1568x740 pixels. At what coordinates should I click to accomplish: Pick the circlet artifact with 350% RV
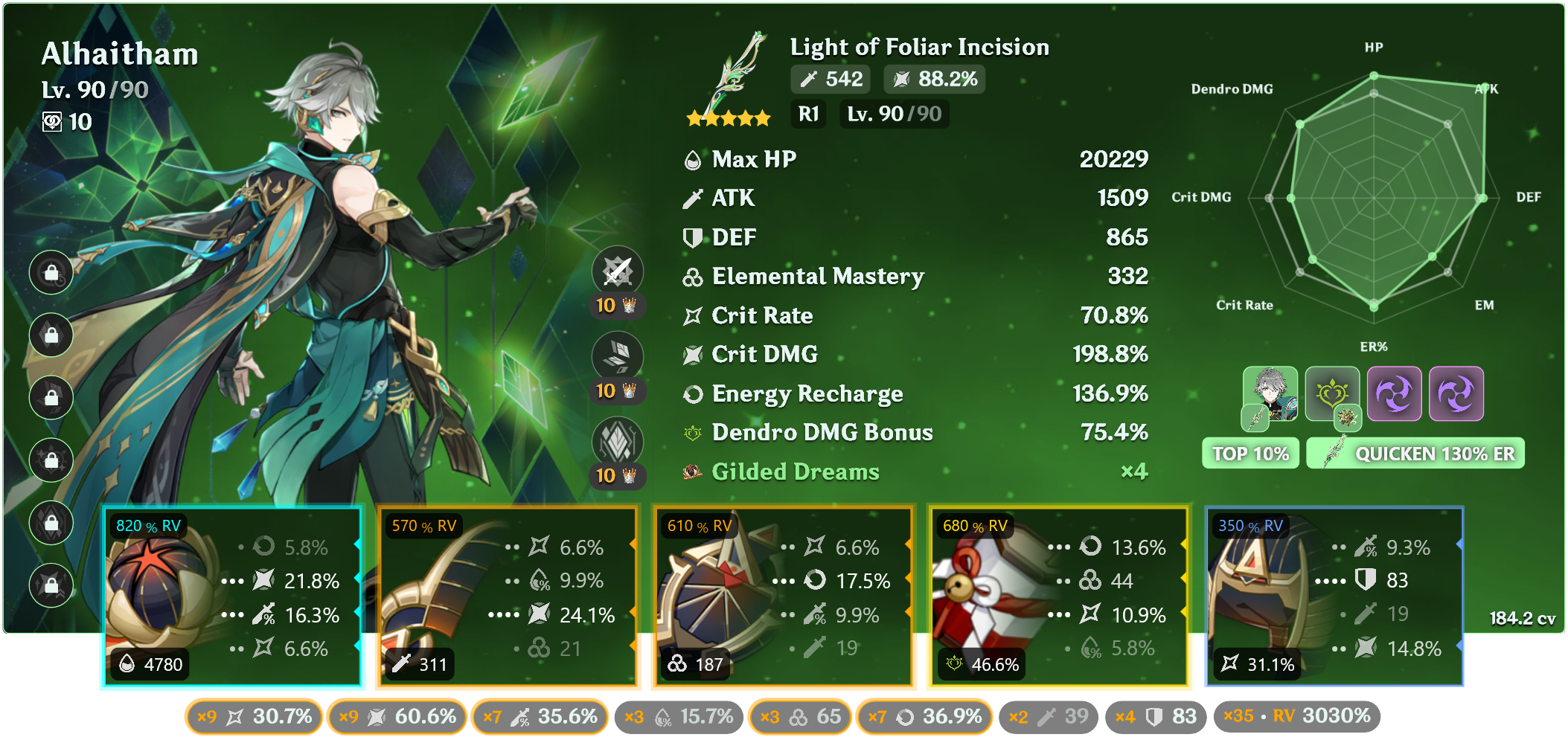coord(1334,596)
